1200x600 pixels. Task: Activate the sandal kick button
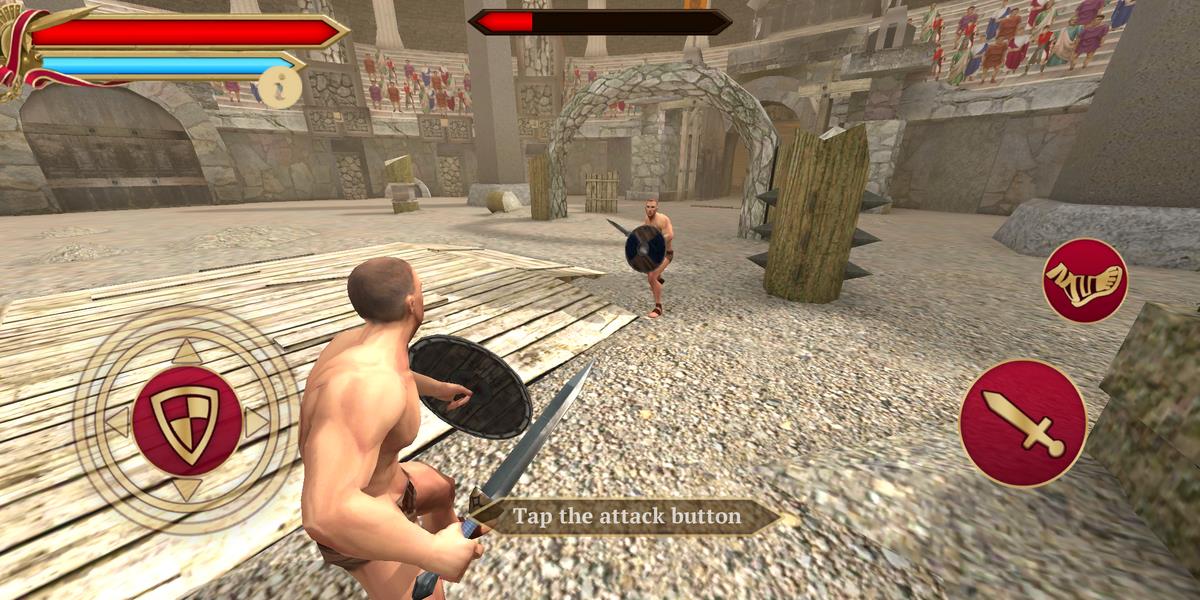point(1085,280)
